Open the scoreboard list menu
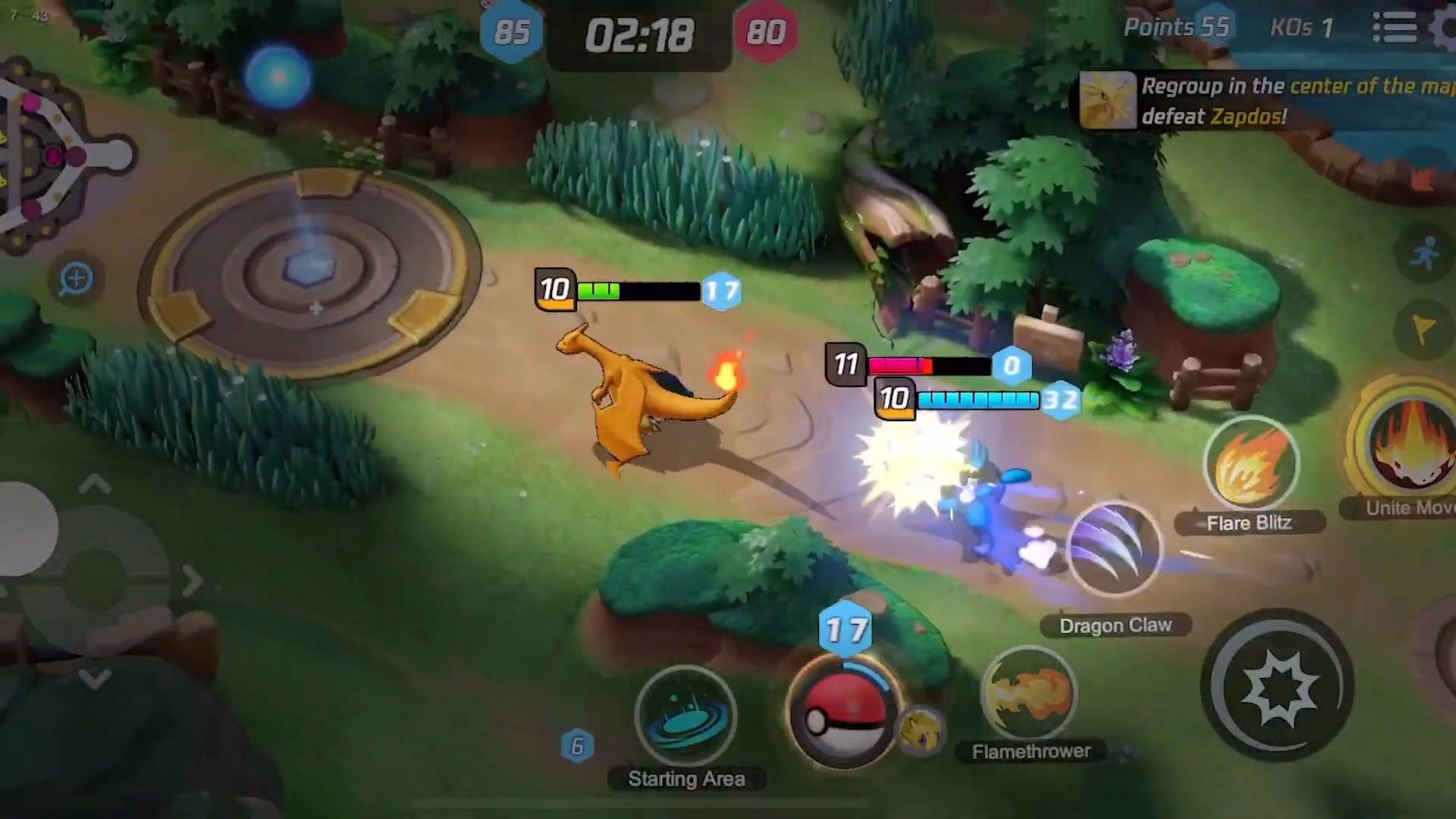 (1395, 28)
